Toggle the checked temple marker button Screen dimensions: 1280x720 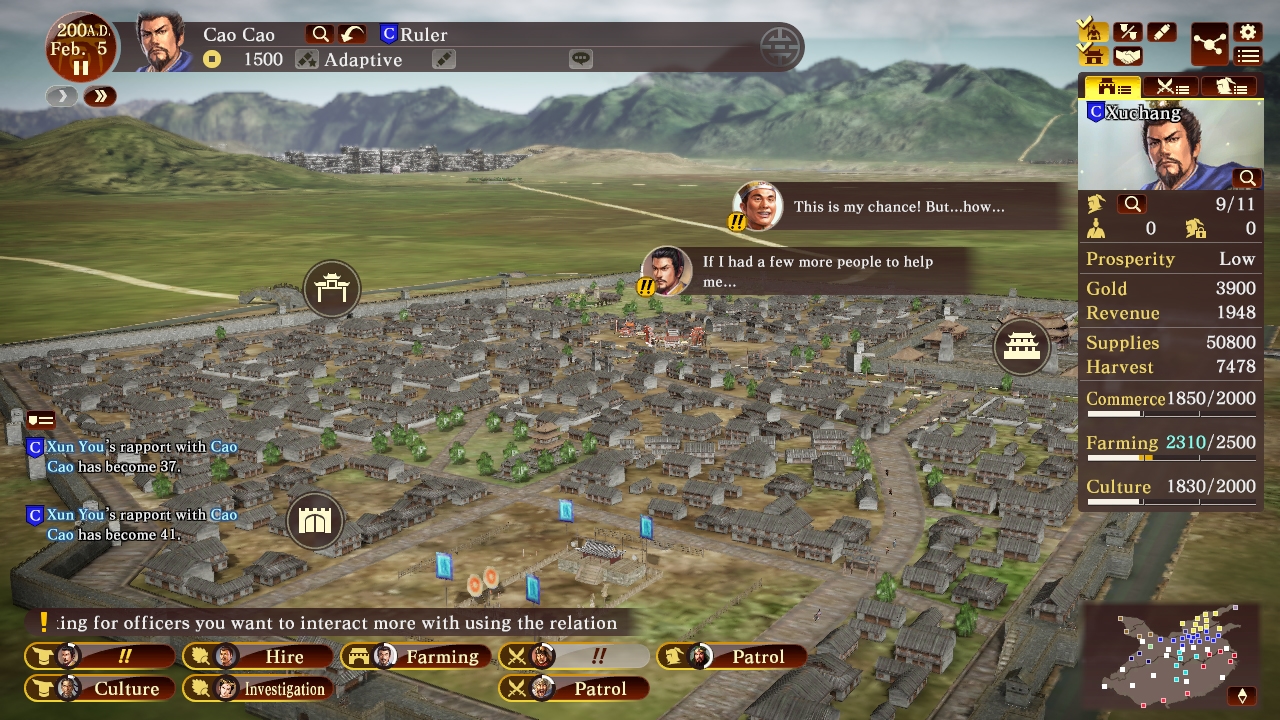1094,30
